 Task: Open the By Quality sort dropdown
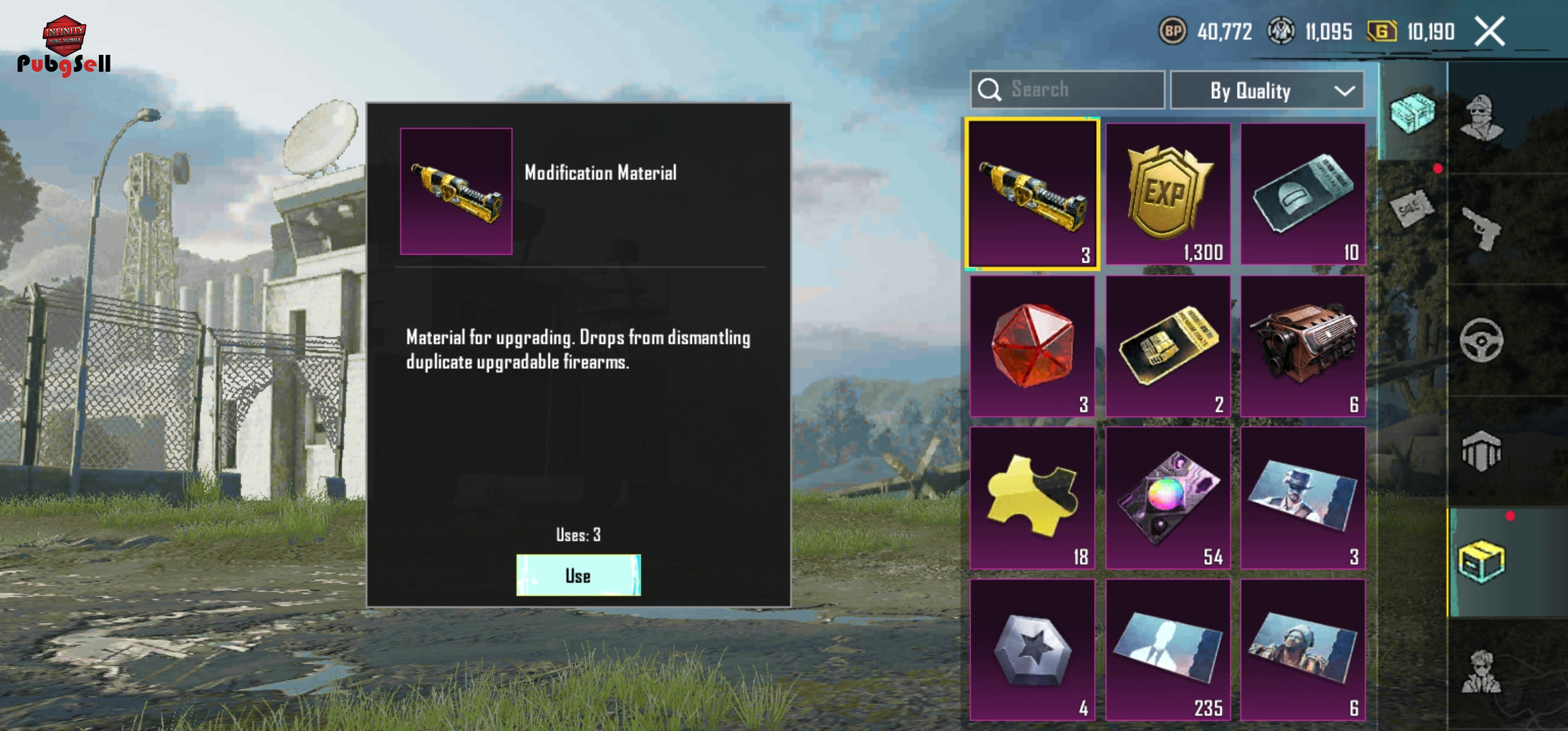point(1267,91)
